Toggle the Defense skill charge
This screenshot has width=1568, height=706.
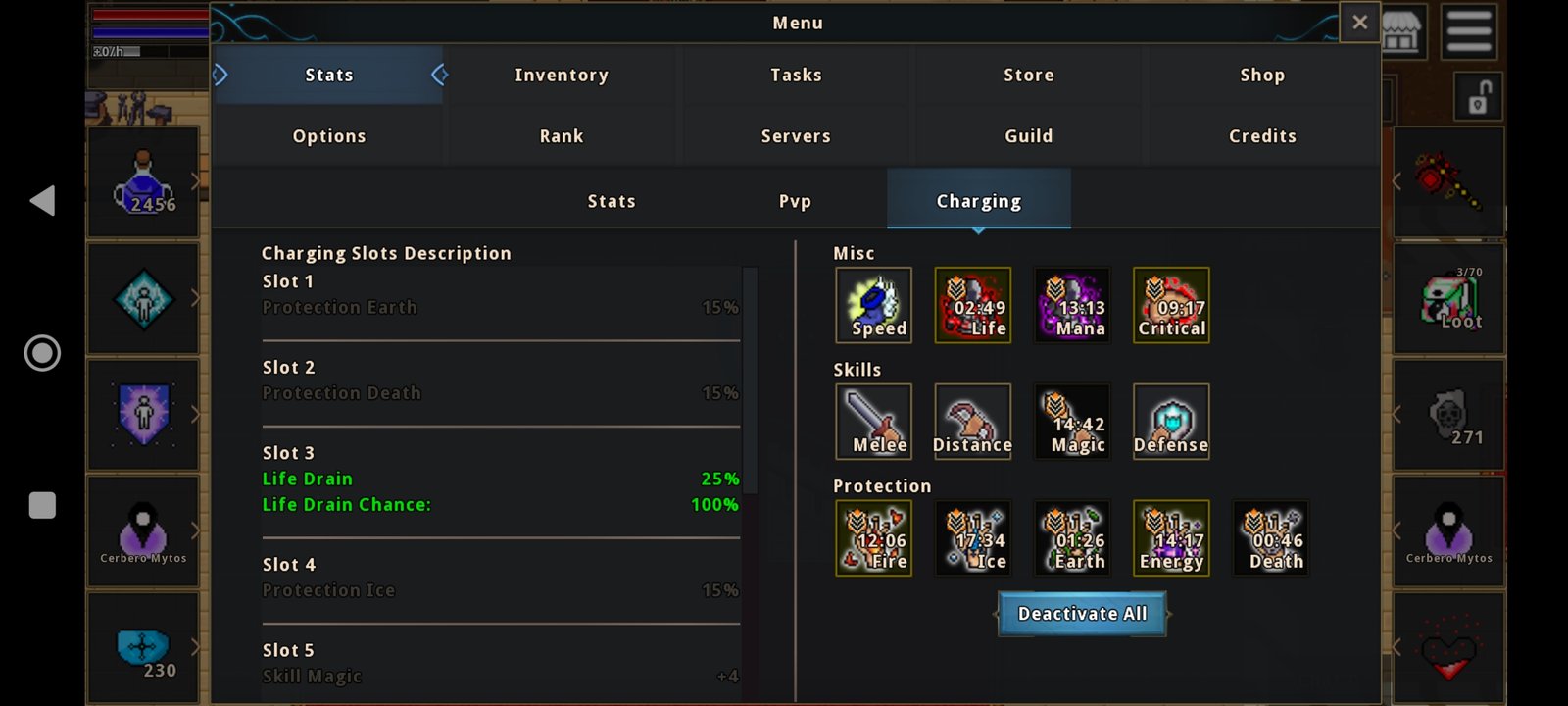click(x=1171, y=422)
